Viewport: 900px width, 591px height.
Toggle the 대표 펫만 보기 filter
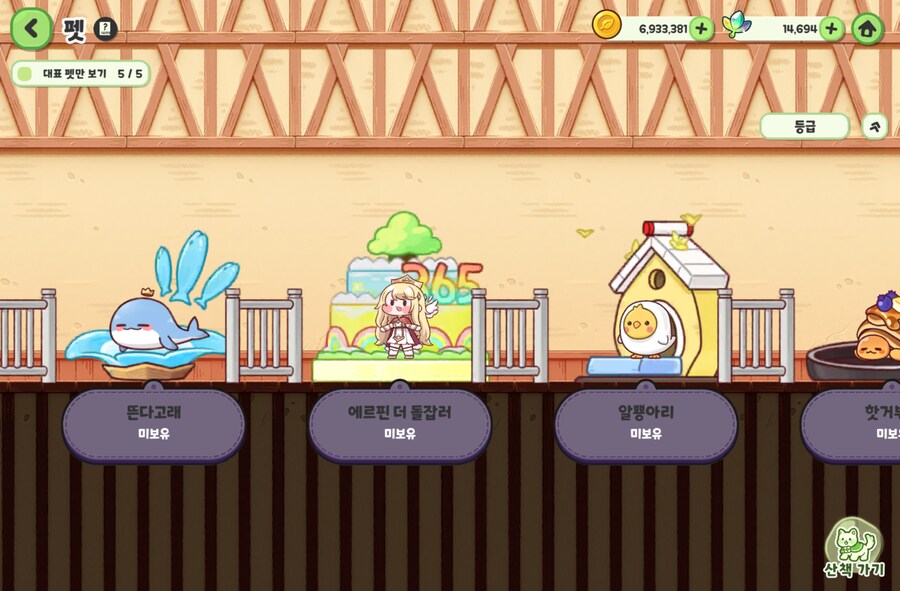point(24,74)
